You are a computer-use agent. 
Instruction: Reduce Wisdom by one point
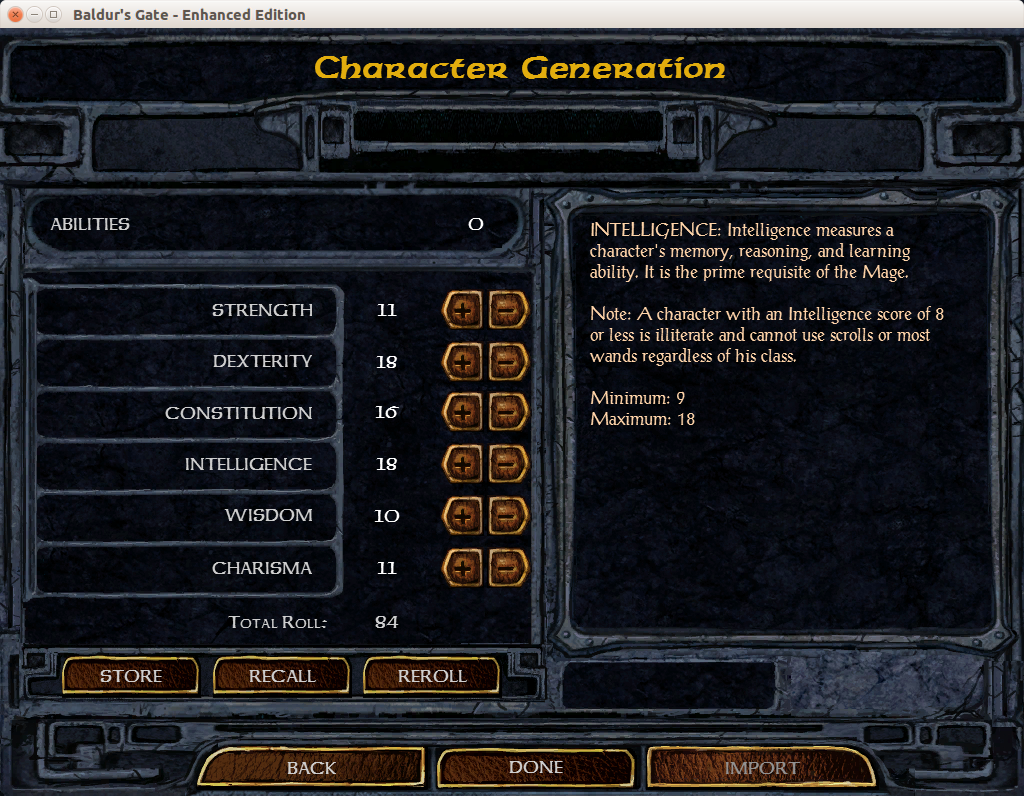508,516
